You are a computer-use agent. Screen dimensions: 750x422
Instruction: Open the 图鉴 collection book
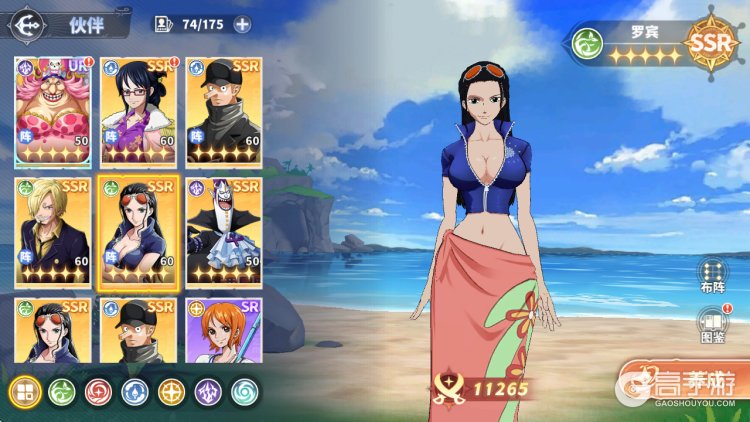(x=711, y=327)
